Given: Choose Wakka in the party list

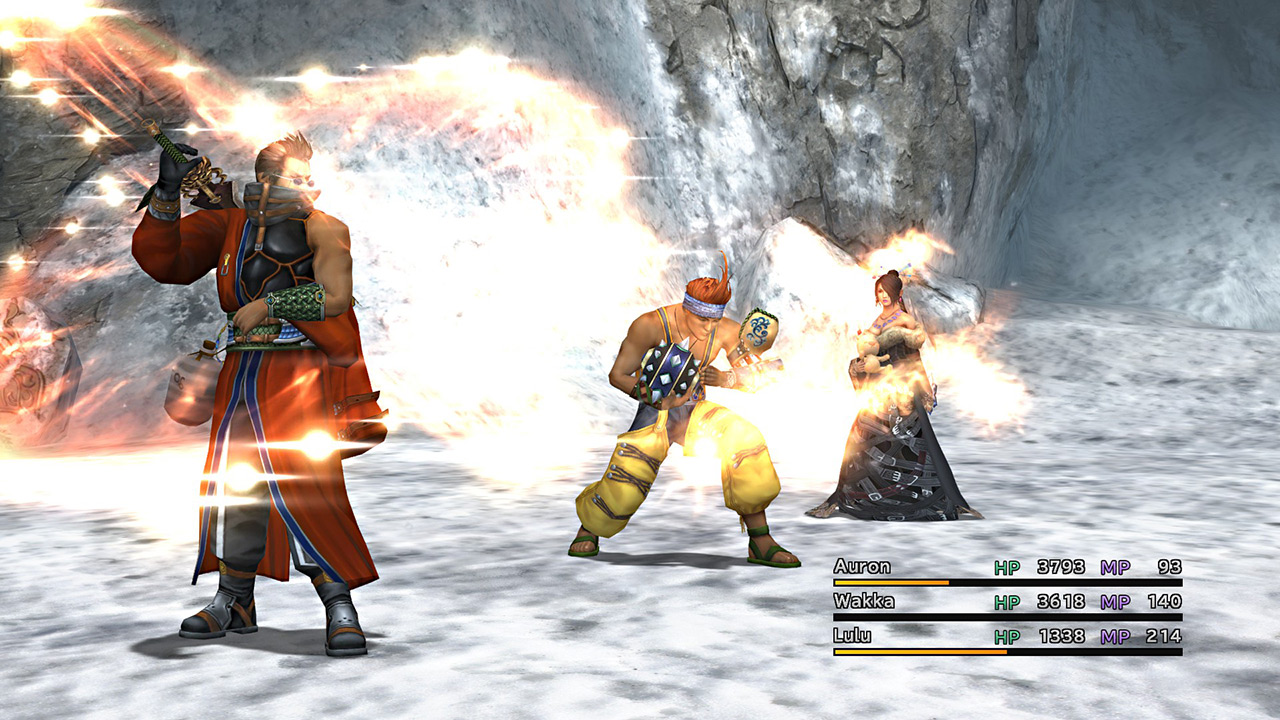Looking at the screenshot, I should pyautogui.click(x=1006, y=602).
